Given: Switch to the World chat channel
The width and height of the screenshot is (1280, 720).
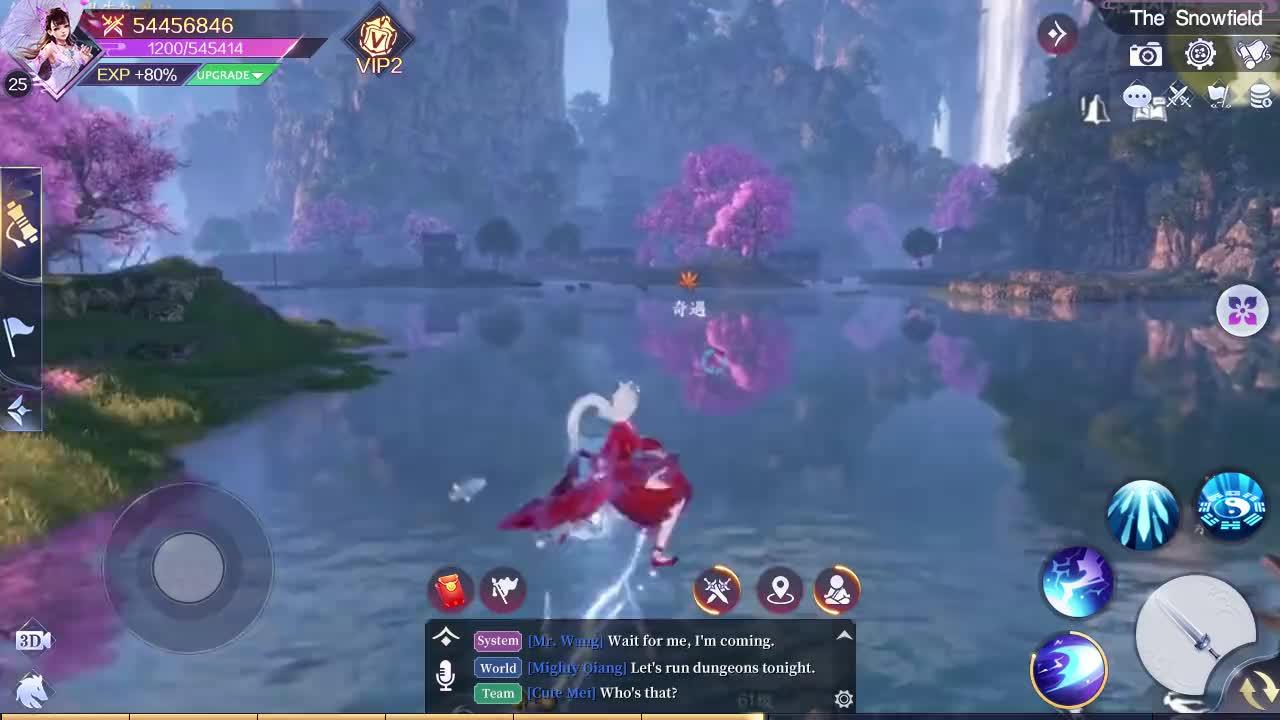Looking at the screenshot, I should pos(497,668).
